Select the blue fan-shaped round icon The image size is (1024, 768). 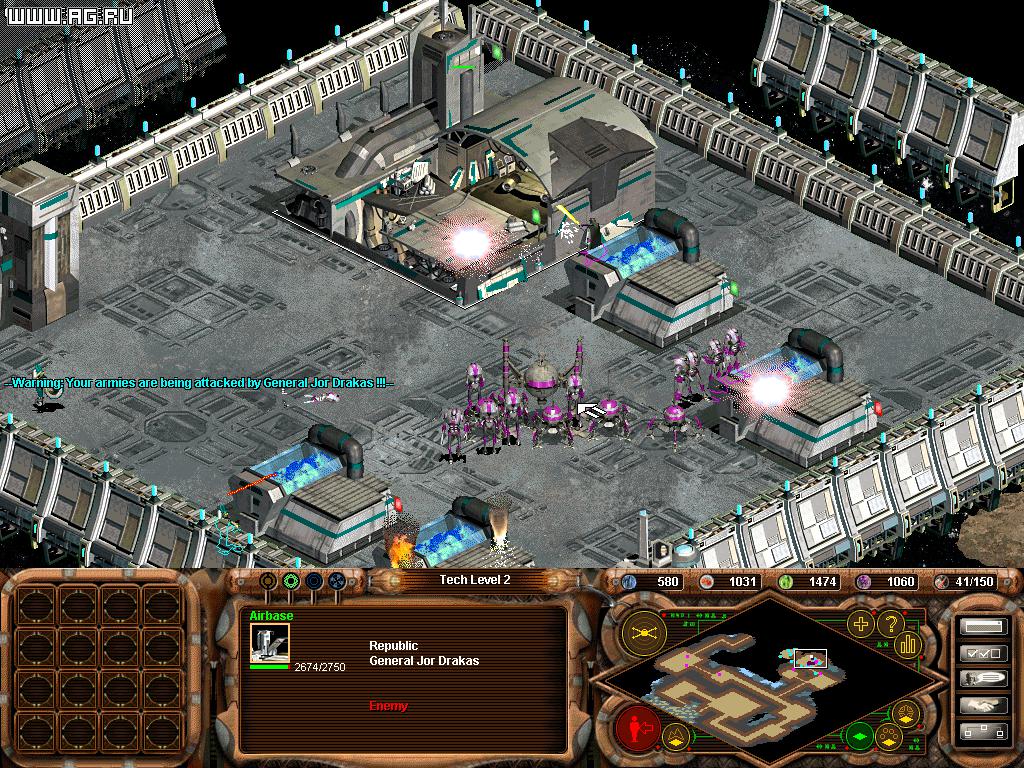pos(336,580)
